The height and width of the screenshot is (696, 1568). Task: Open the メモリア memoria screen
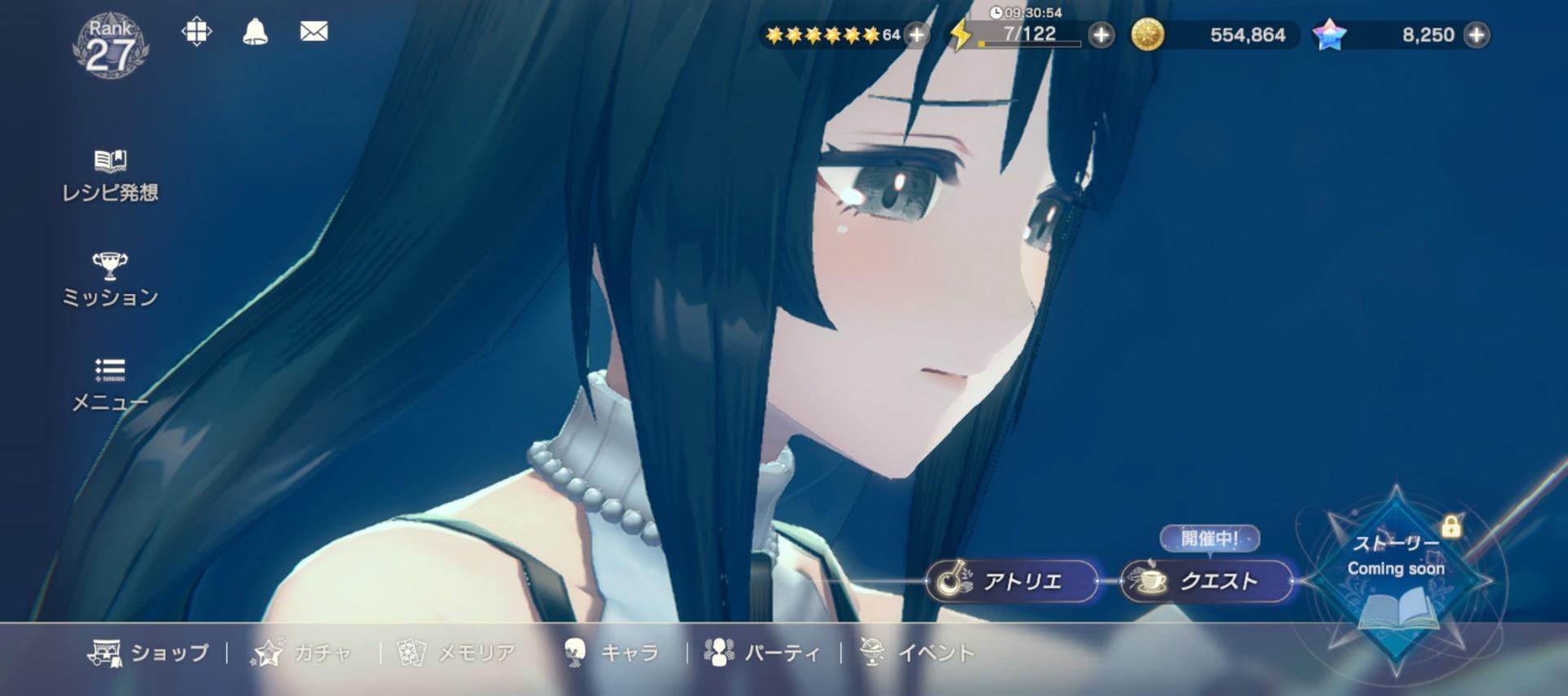(457, 653)
